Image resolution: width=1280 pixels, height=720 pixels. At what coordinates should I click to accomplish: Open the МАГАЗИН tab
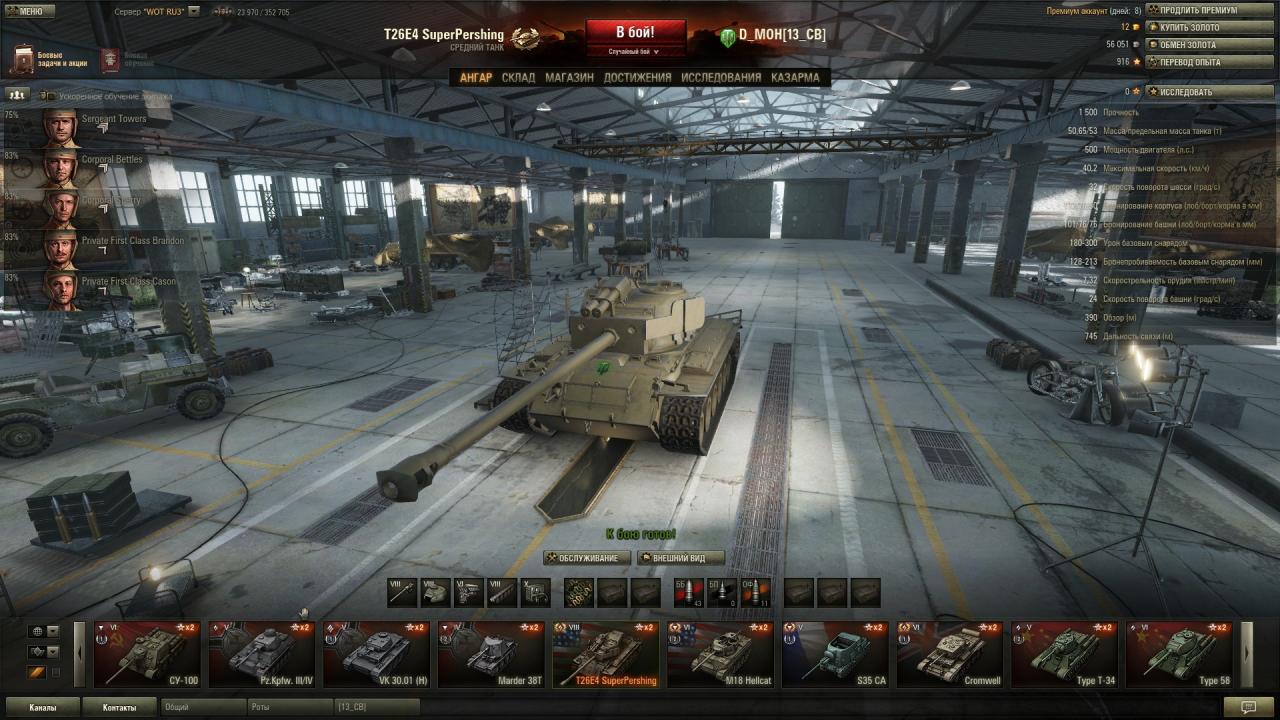[569, 77]
